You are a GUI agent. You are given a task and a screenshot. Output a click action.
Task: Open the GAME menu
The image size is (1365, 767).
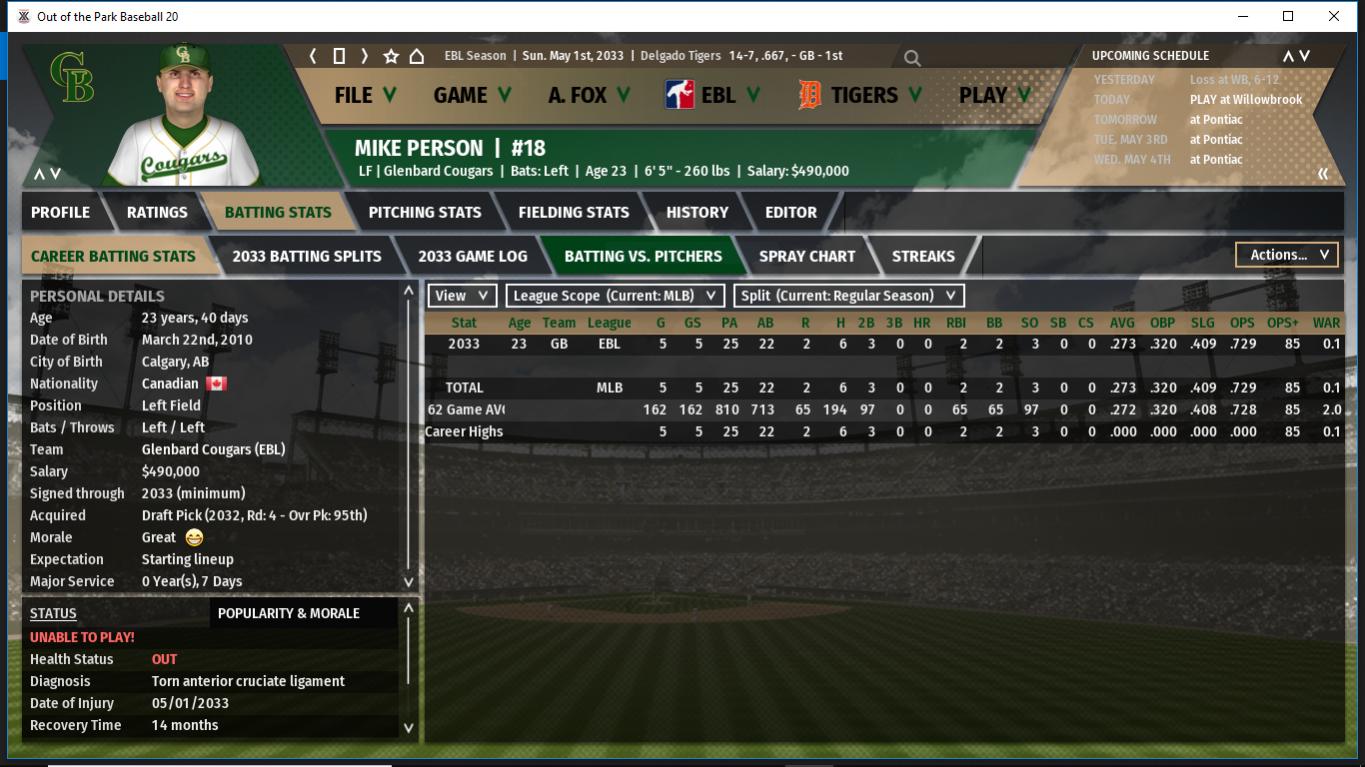click(472, 95)
